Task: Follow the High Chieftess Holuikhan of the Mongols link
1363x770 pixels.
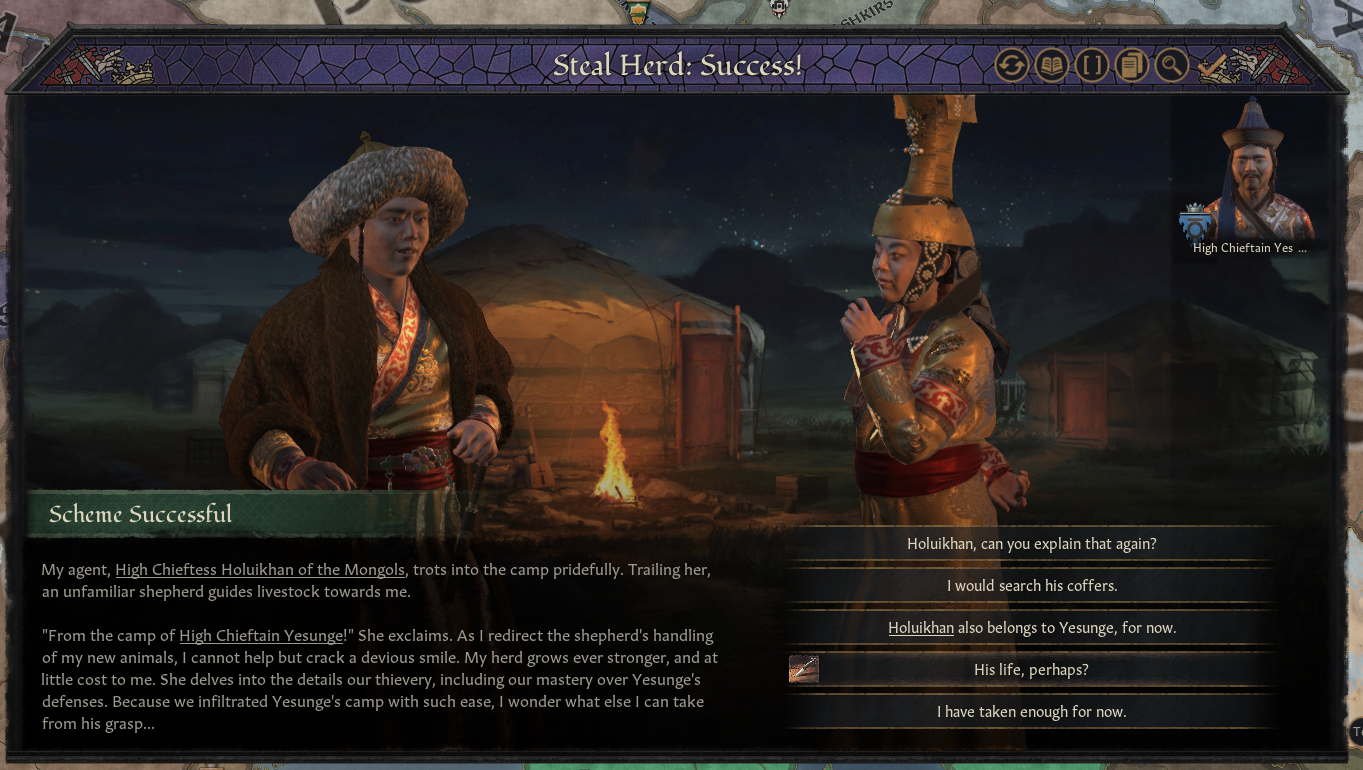Action: coord(260,570)
